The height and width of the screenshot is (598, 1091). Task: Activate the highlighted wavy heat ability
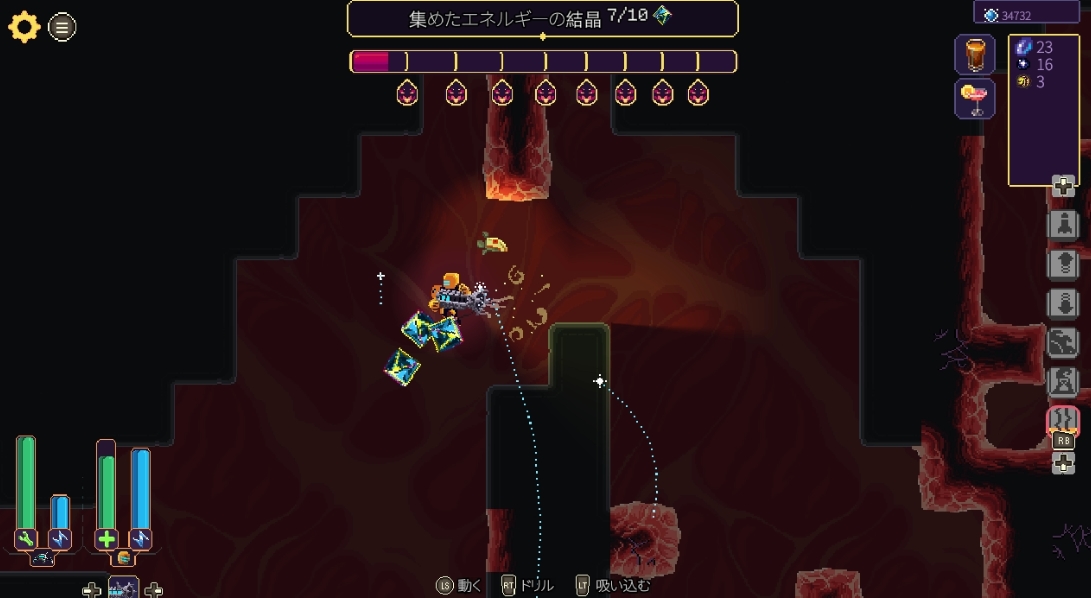(1062, 421)
